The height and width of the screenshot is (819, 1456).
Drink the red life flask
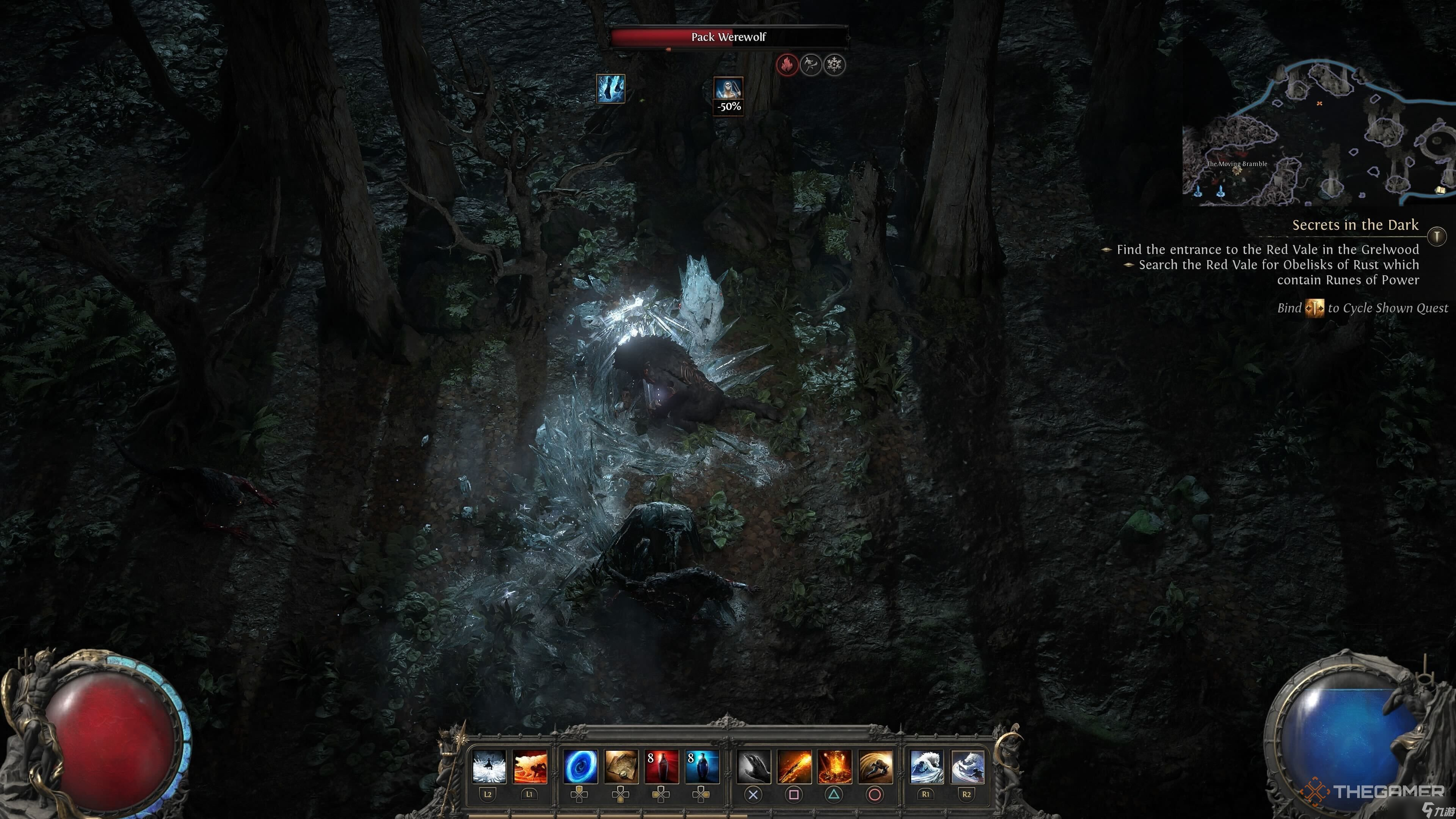(662, 766)
